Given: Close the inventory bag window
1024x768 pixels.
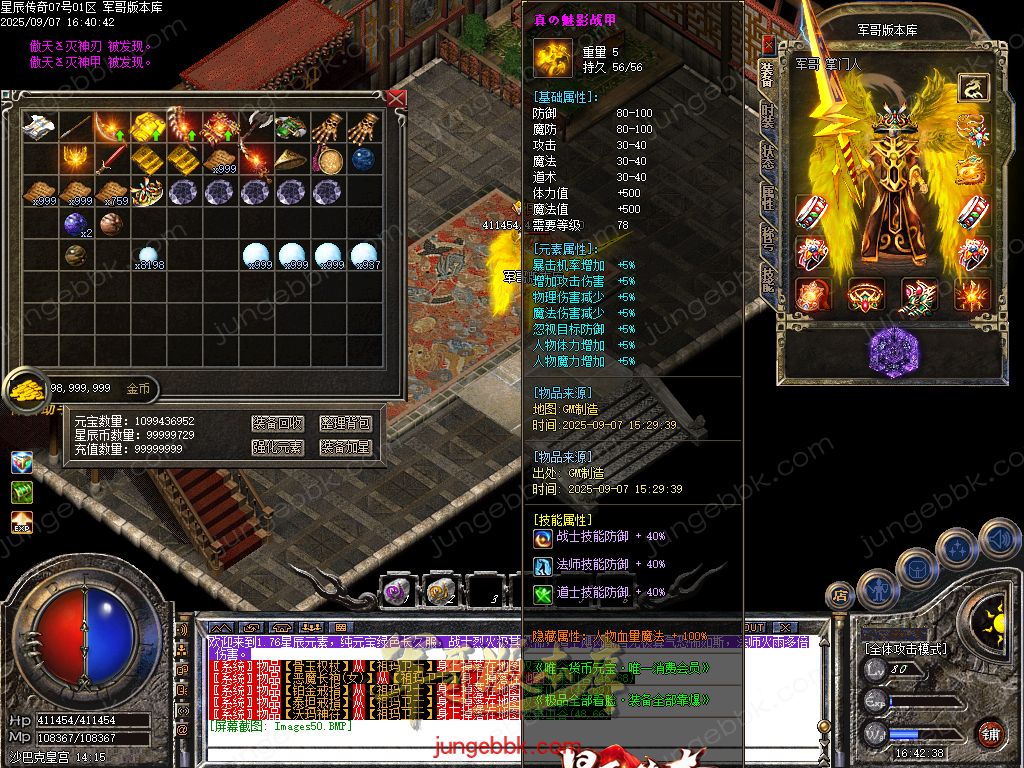Looking at the screenshot, I should 396,98.
